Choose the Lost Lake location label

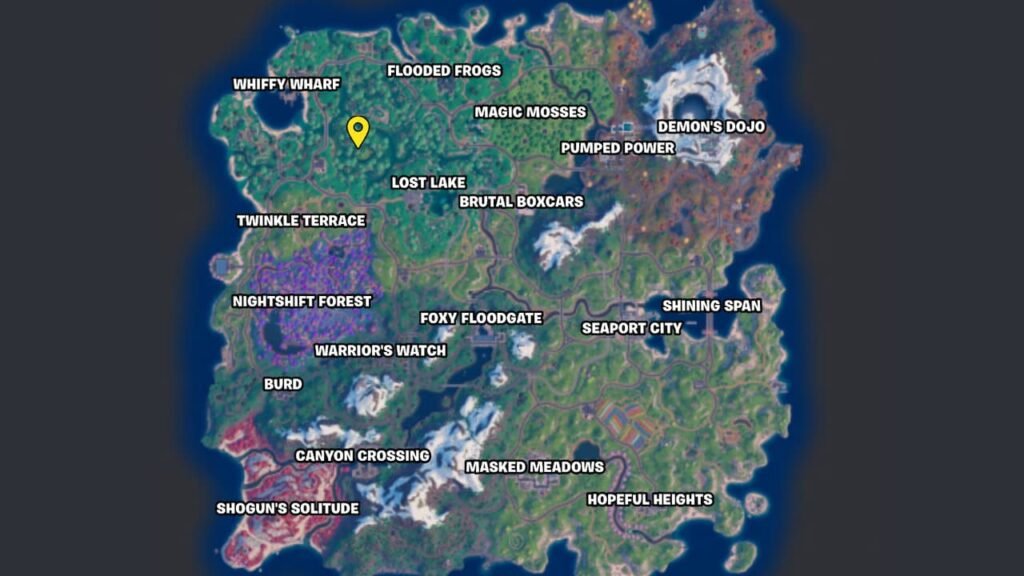click(x=428, y=183)
